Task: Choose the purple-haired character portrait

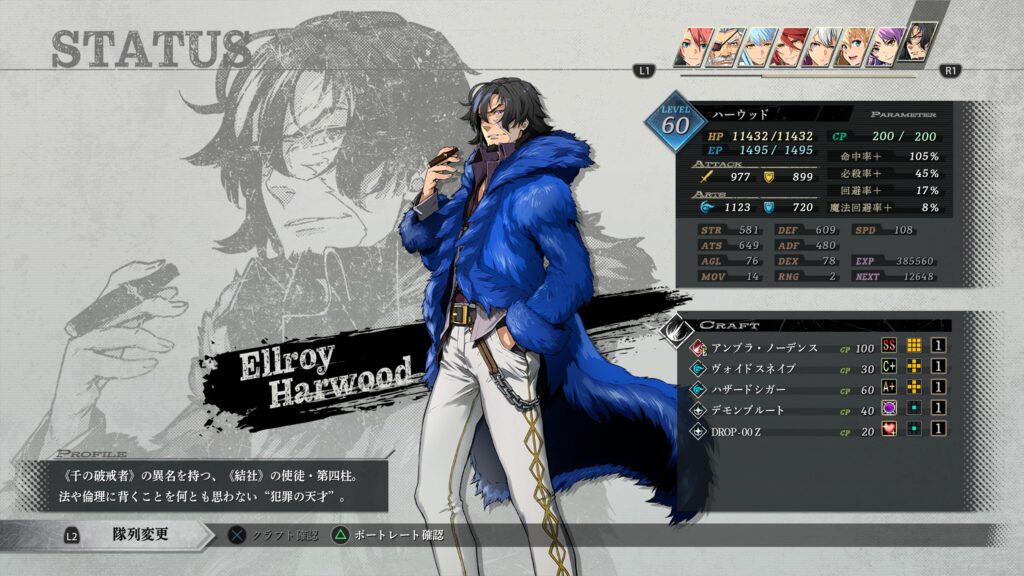Action: coord(884,48)
